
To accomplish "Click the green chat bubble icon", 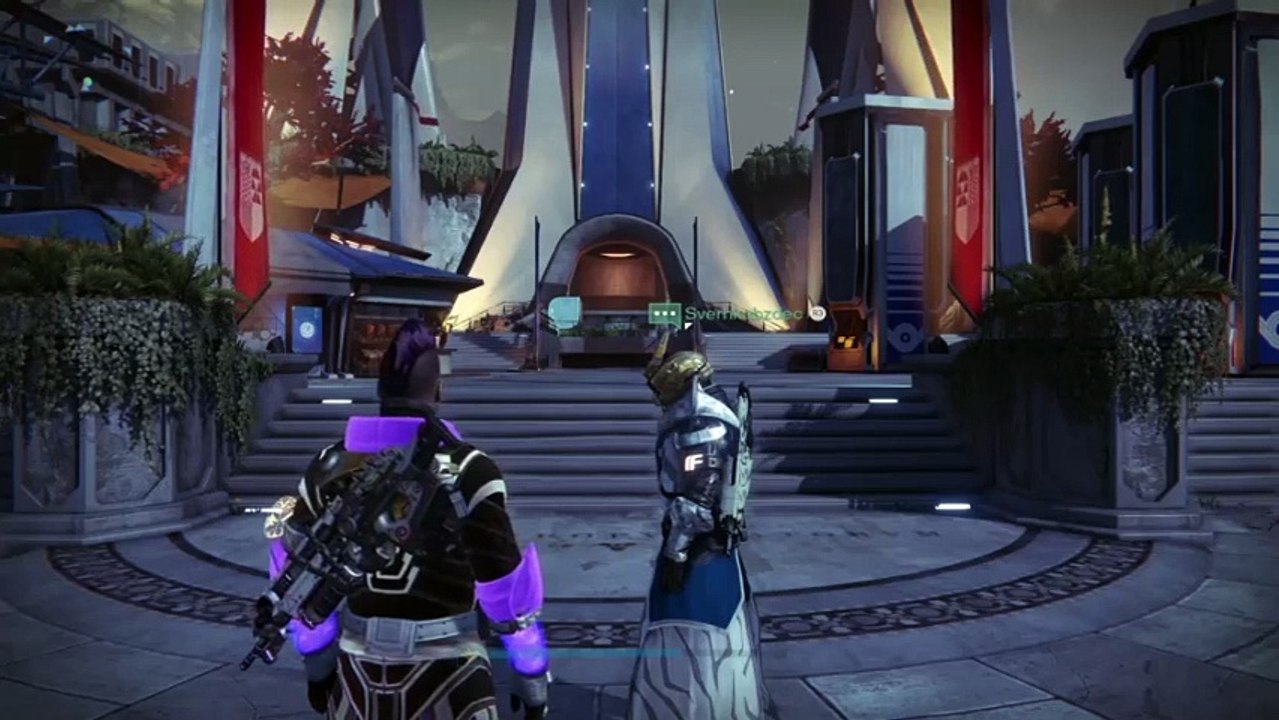I will [665, 315].
